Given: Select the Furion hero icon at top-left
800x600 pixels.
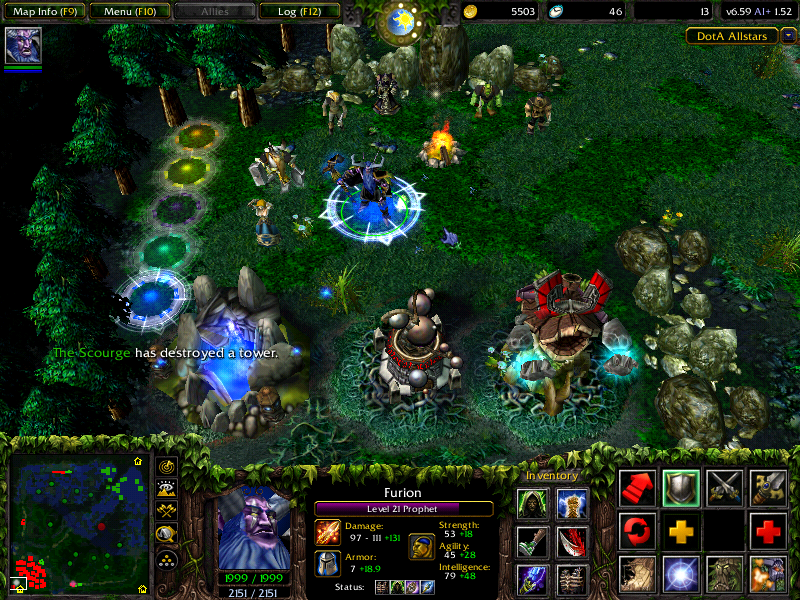Looking at the screenshot, I should point(23,45).
